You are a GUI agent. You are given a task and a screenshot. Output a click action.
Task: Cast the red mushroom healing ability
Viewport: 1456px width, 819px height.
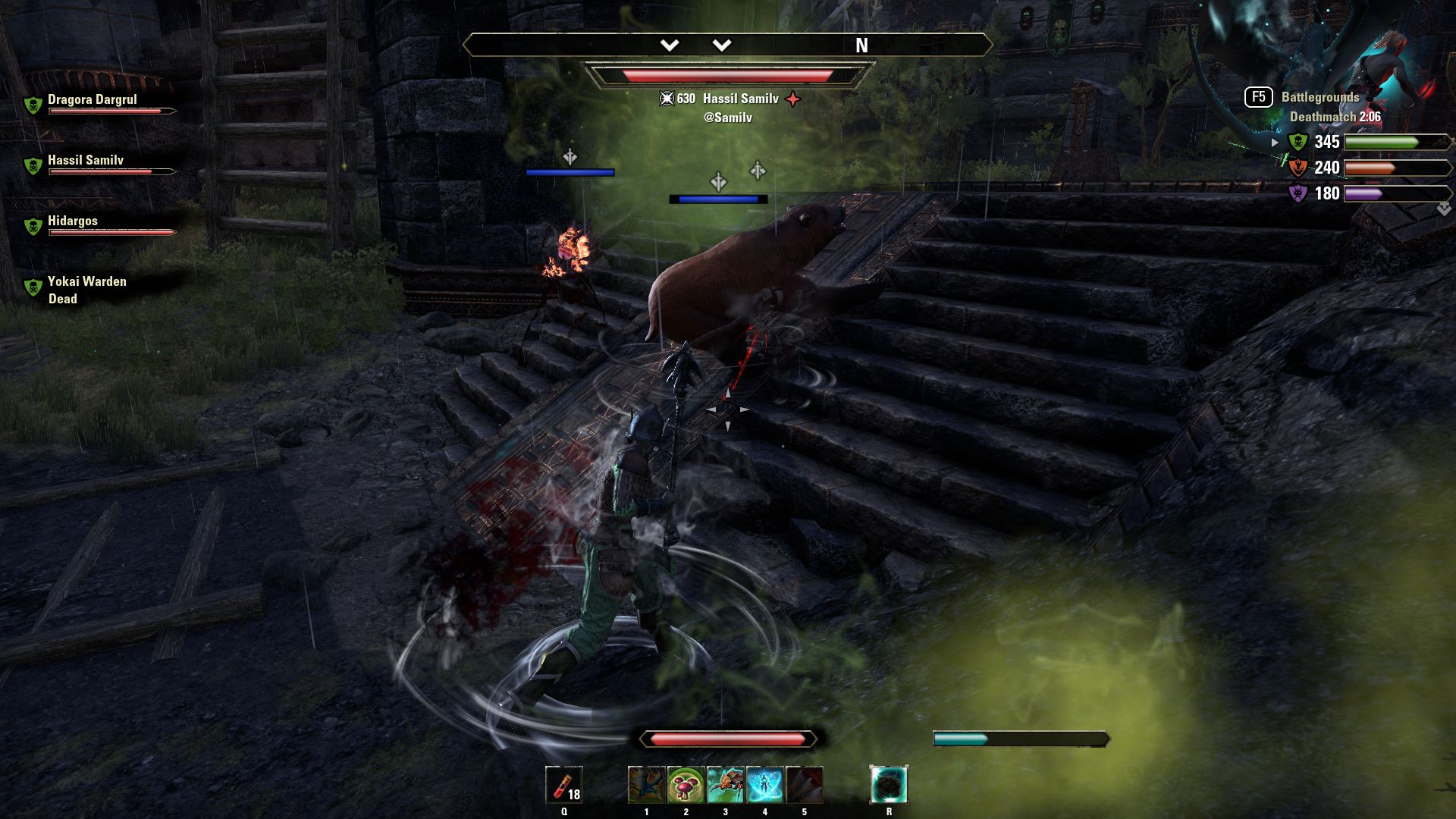point(686,784)
